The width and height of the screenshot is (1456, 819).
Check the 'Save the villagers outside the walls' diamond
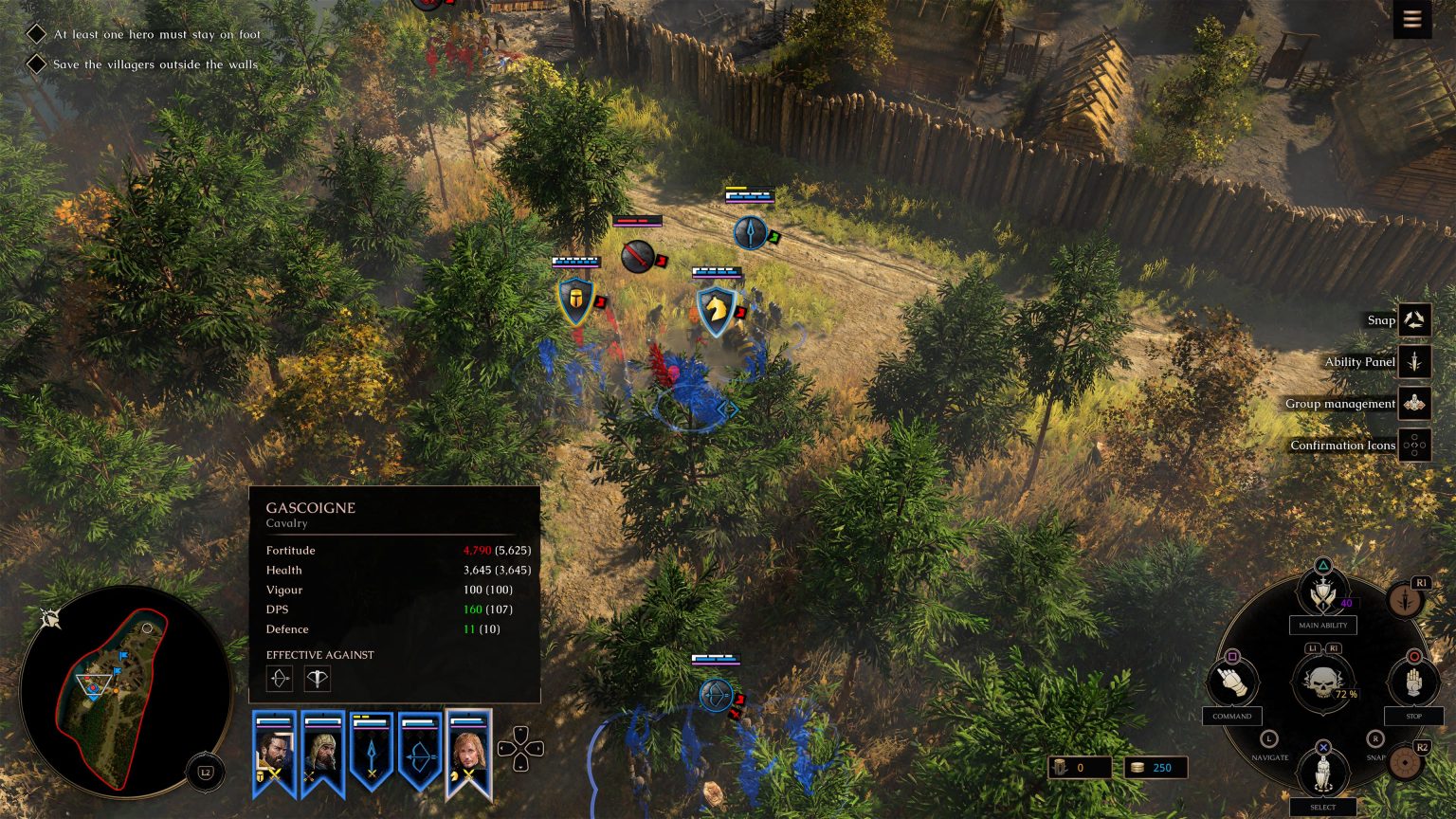(x=36, y=64)
